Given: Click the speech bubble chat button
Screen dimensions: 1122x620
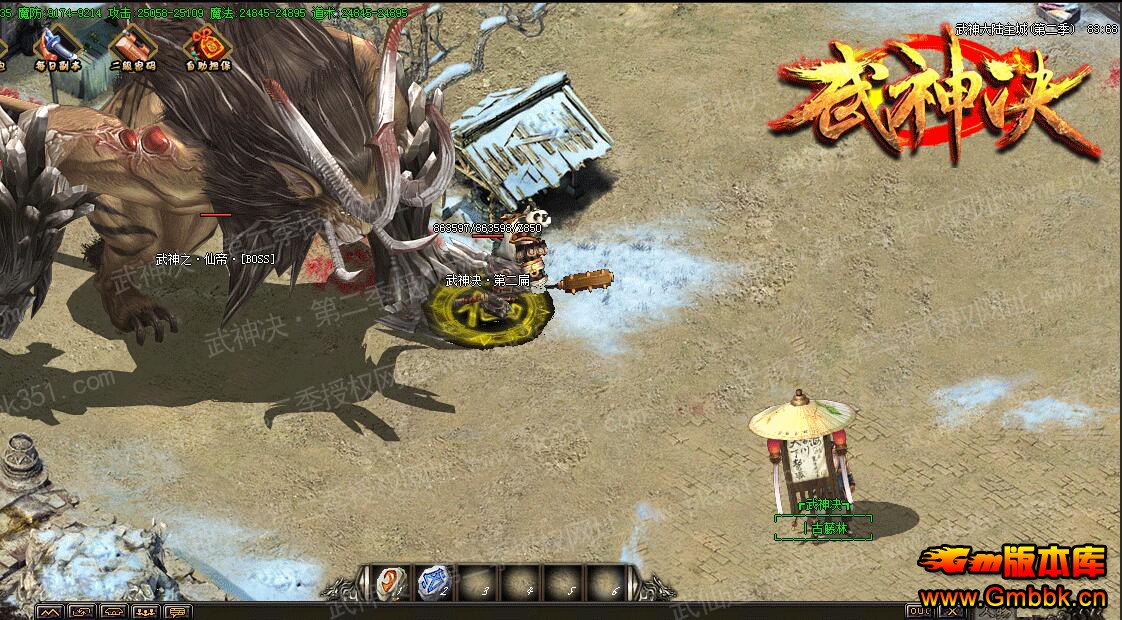Looking at the screenshot, I should coord(178,611).
